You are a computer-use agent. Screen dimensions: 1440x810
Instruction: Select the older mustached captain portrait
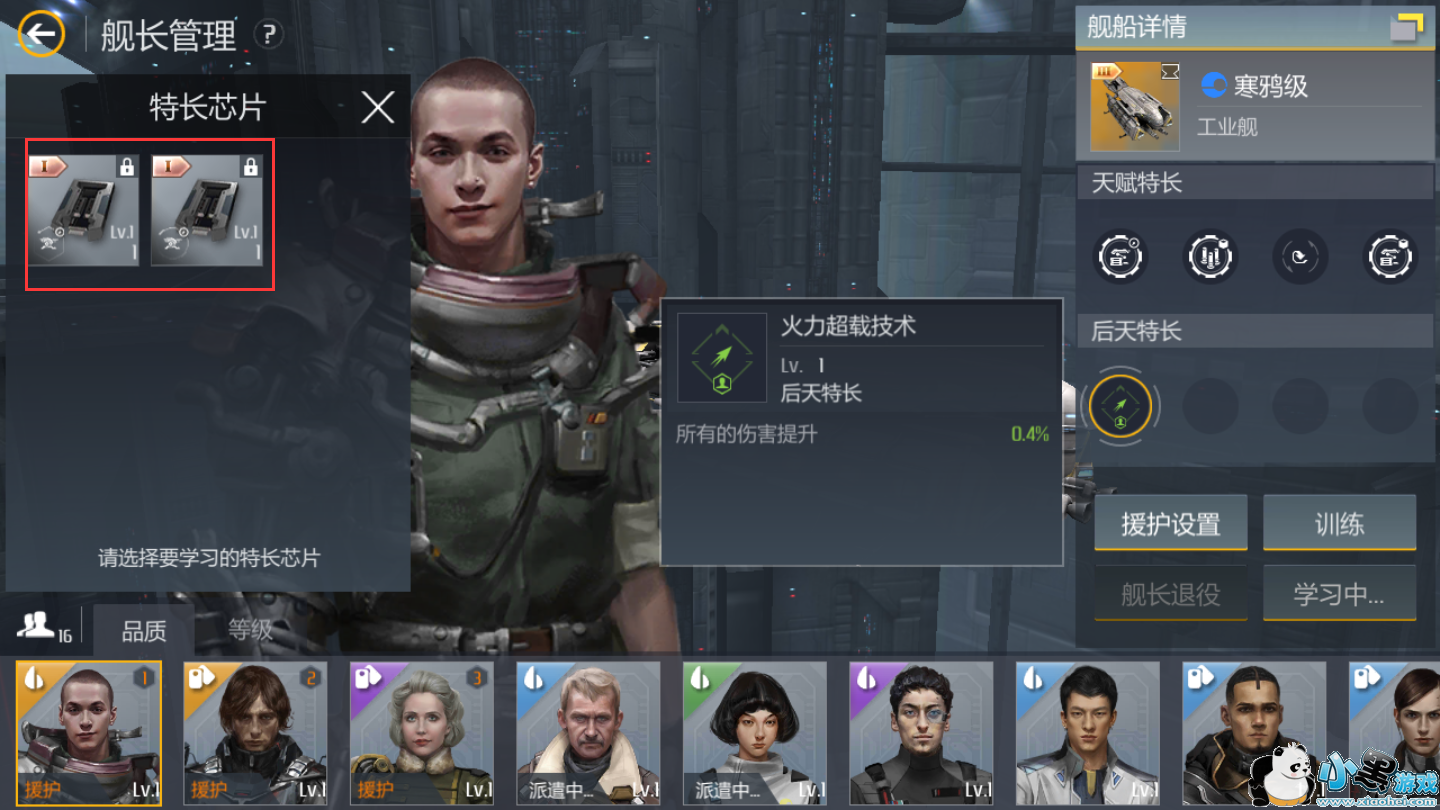tap(588, 733)
